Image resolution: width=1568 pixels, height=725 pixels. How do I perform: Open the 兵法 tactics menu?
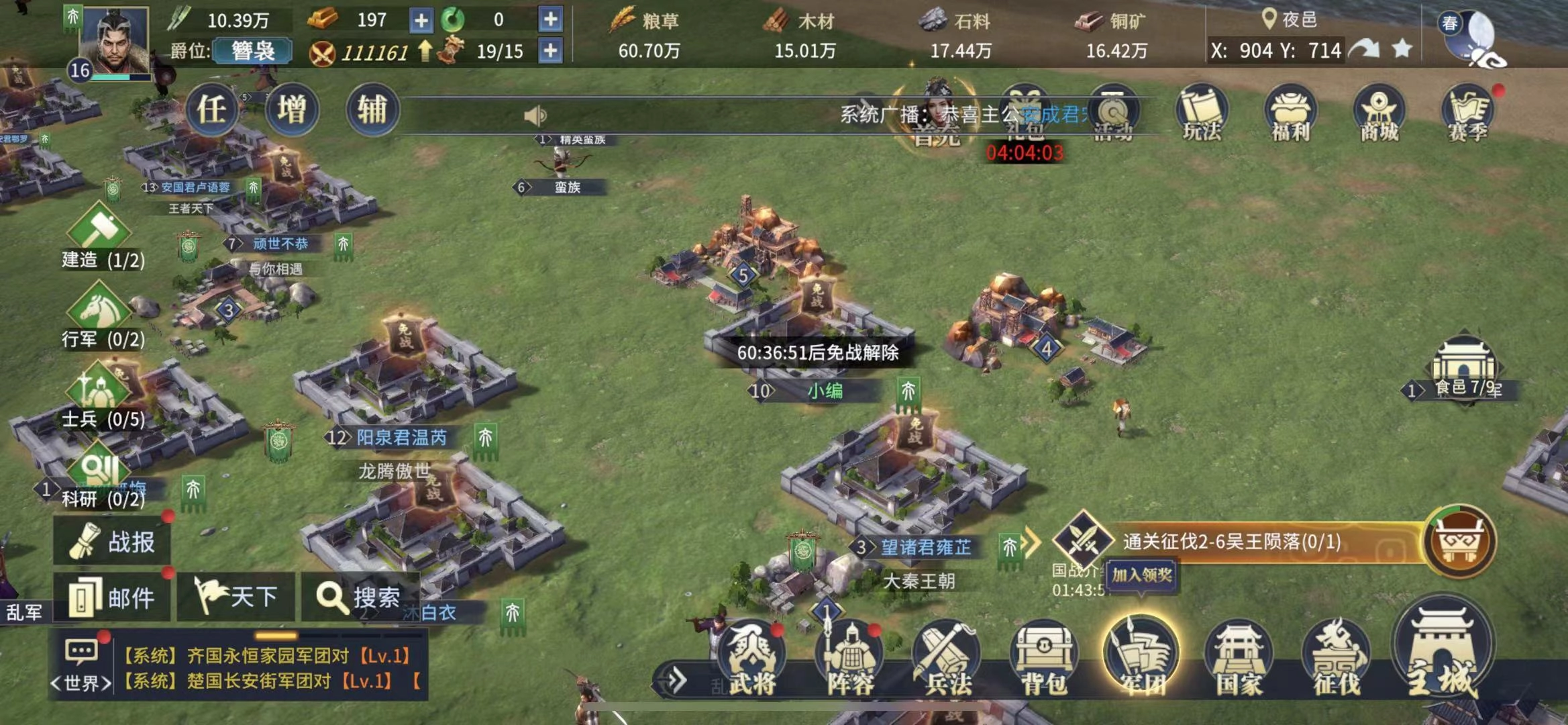coord(947,658)
